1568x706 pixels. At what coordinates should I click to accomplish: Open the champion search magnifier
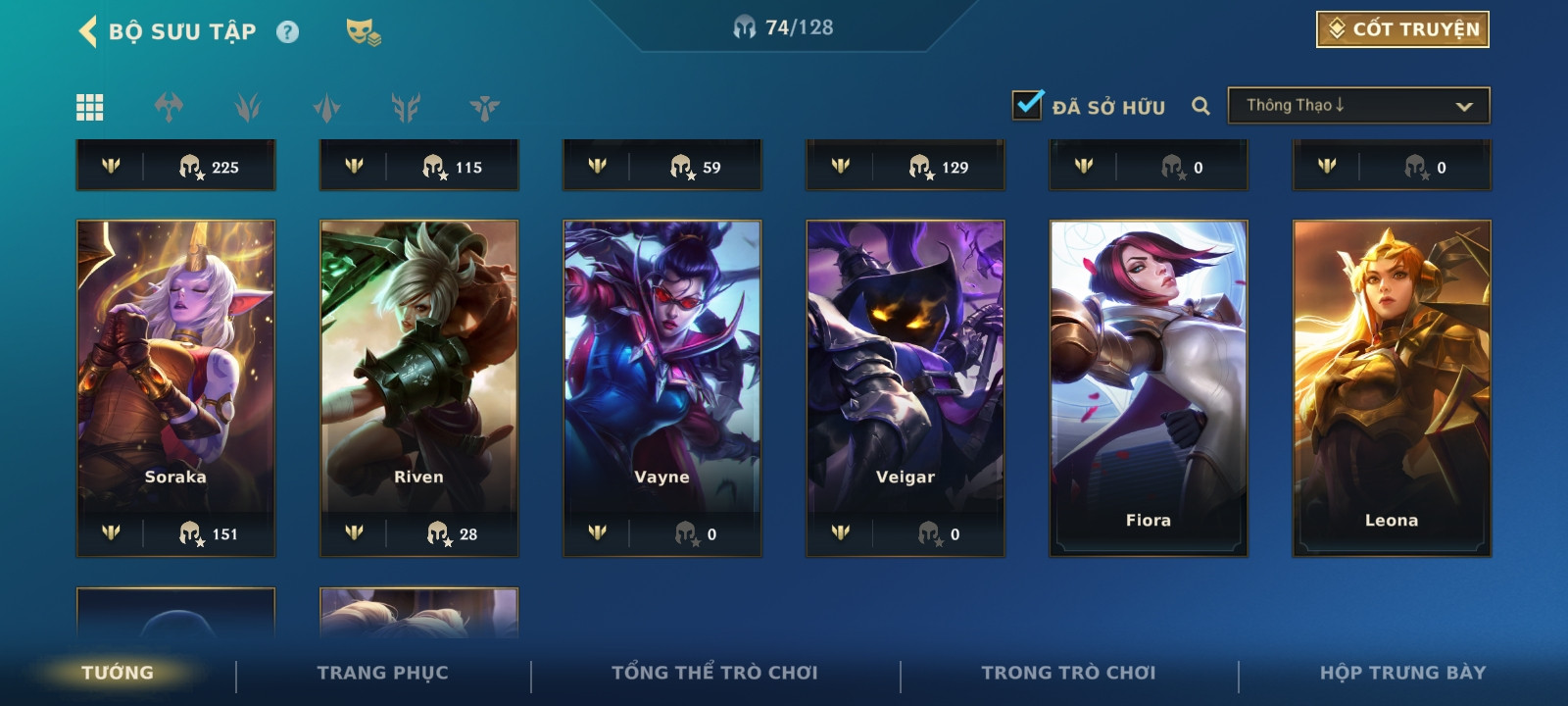1200,106
